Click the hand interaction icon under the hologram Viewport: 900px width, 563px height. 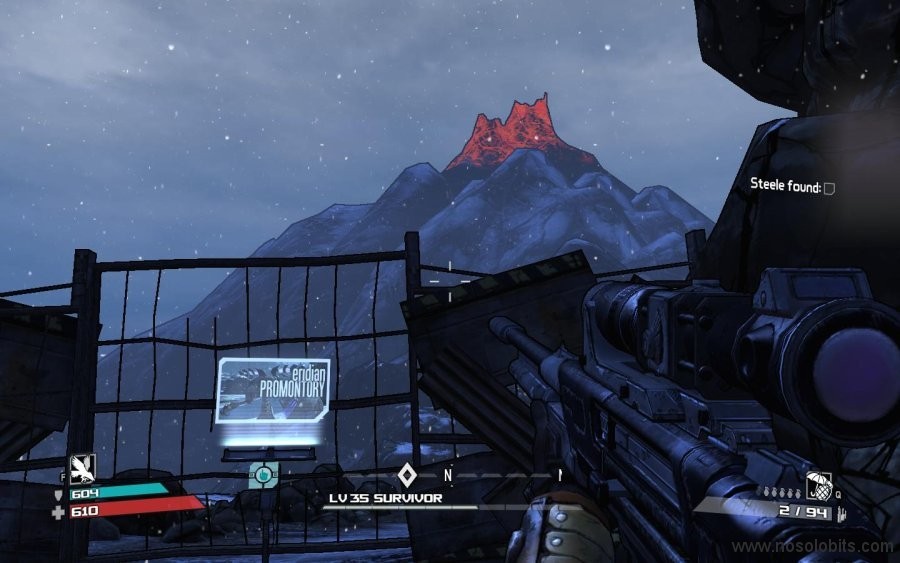pos(263,475)
